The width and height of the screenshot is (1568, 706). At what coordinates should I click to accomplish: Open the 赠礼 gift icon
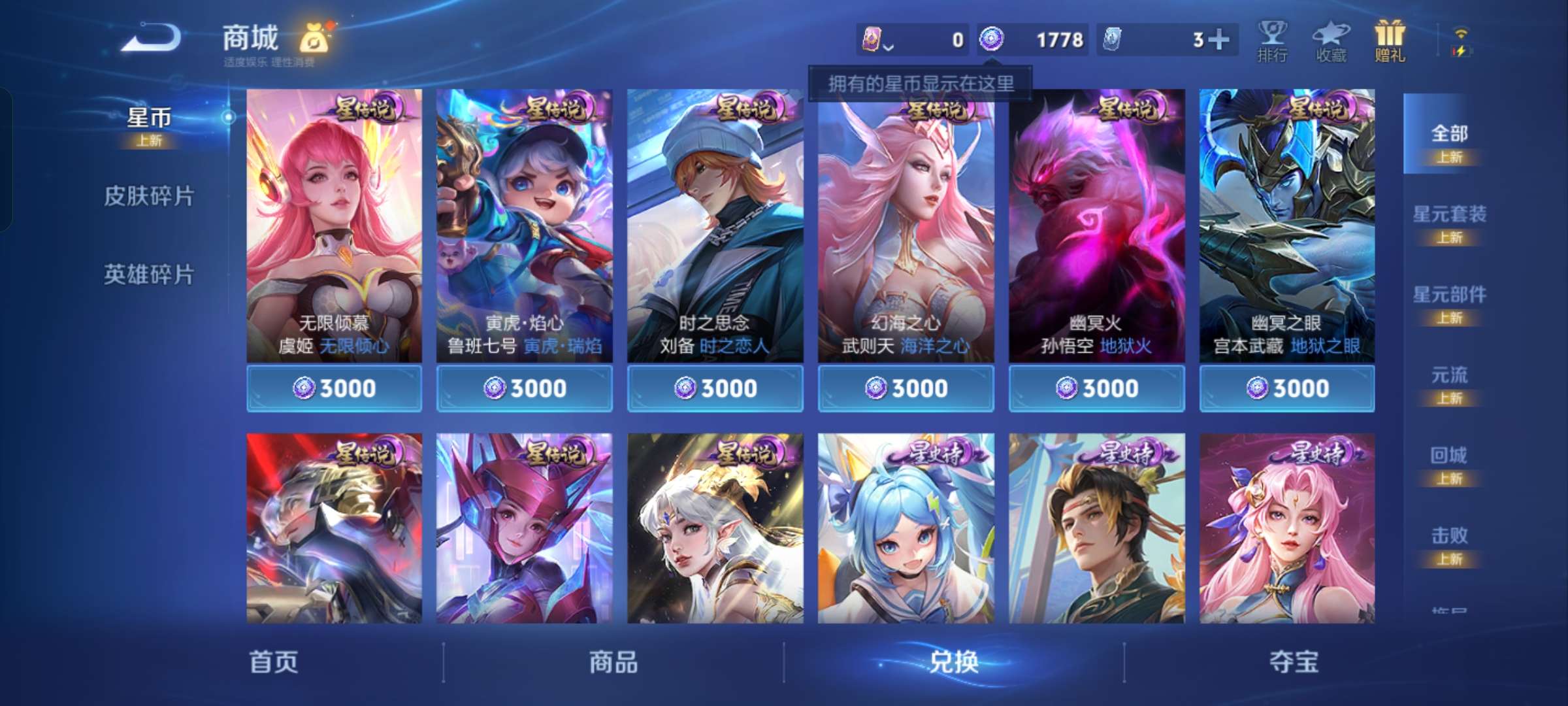tap(1389, 41)
